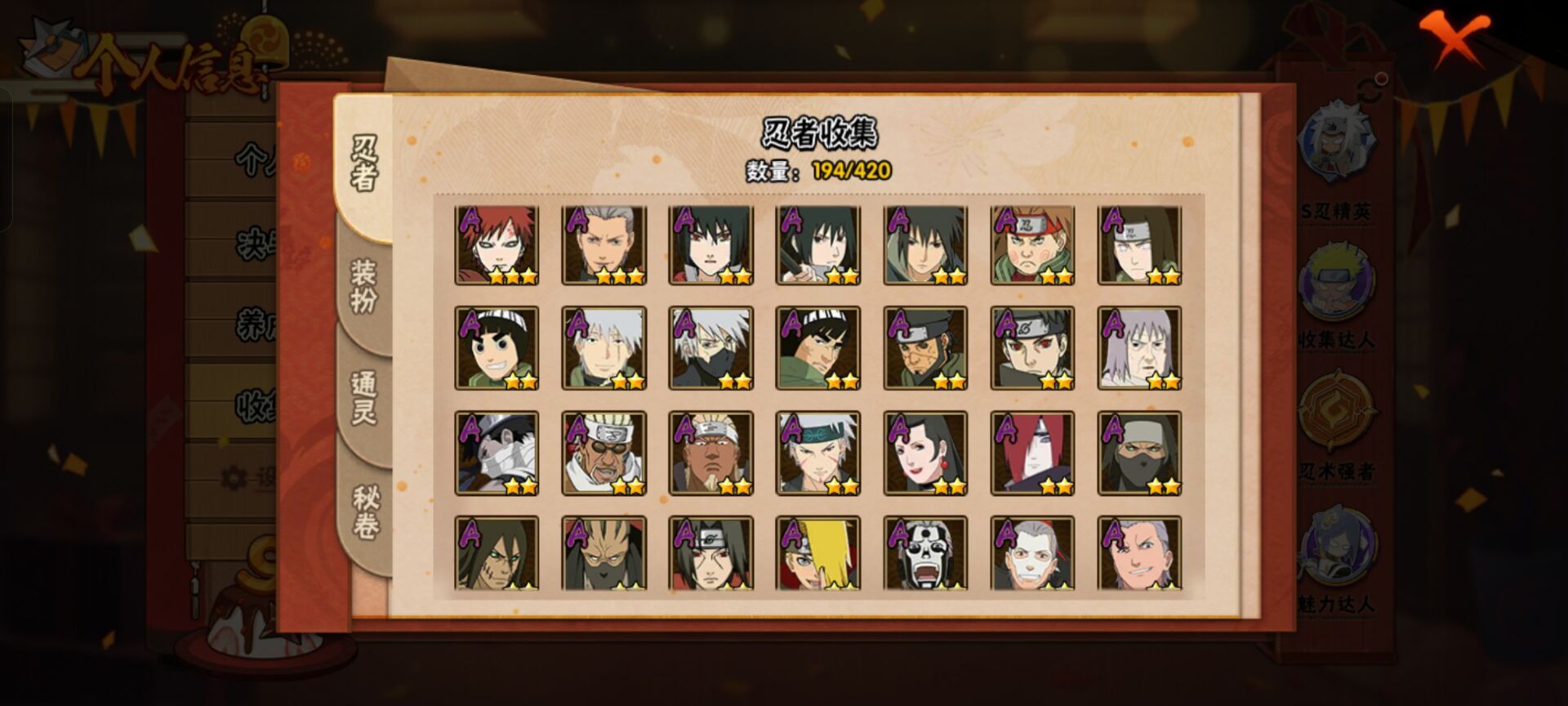Pick the Rock Lee bowl-cut portrait

[x=497, y=349]
